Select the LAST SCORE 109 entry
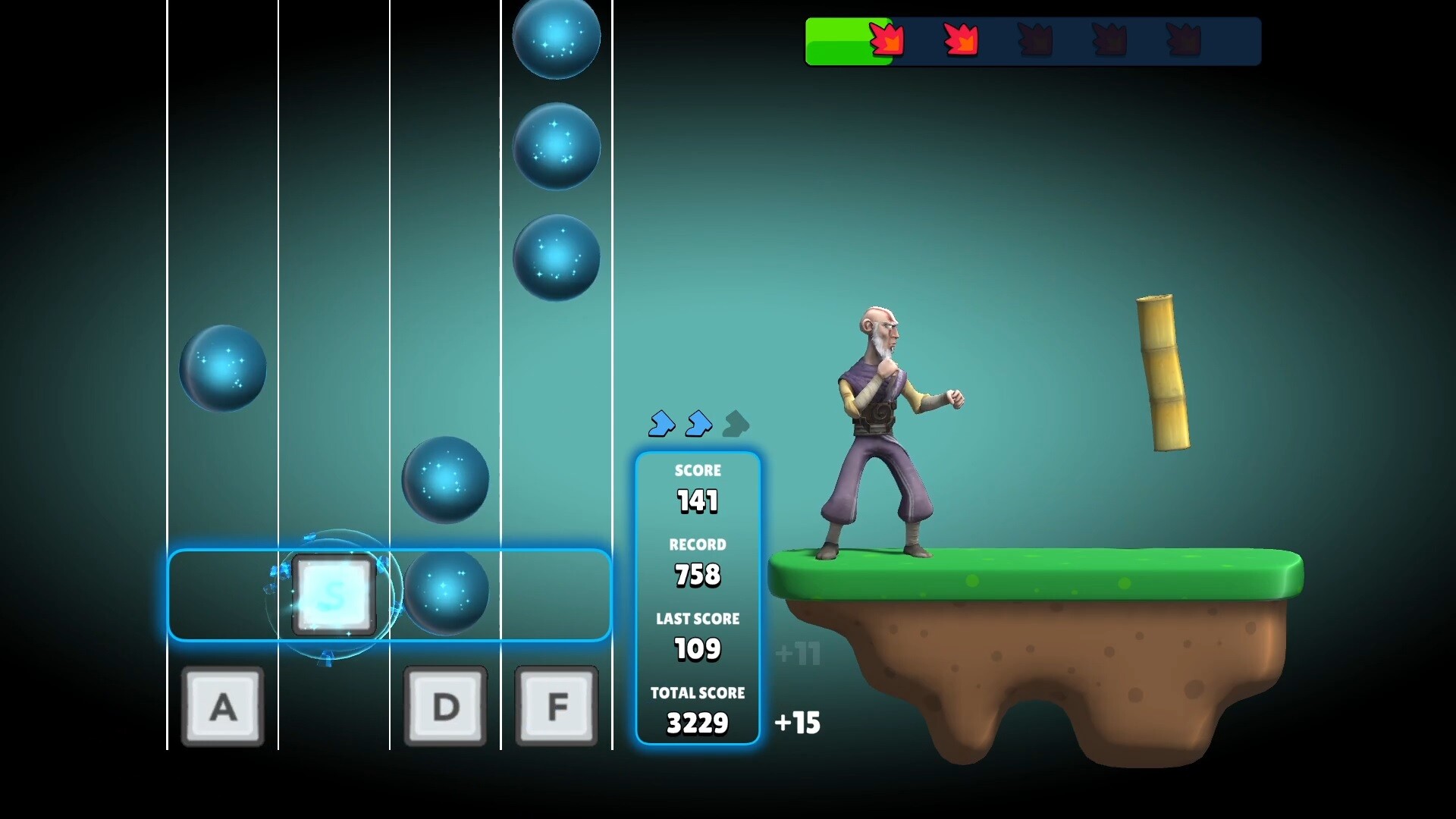 [698, 648]
